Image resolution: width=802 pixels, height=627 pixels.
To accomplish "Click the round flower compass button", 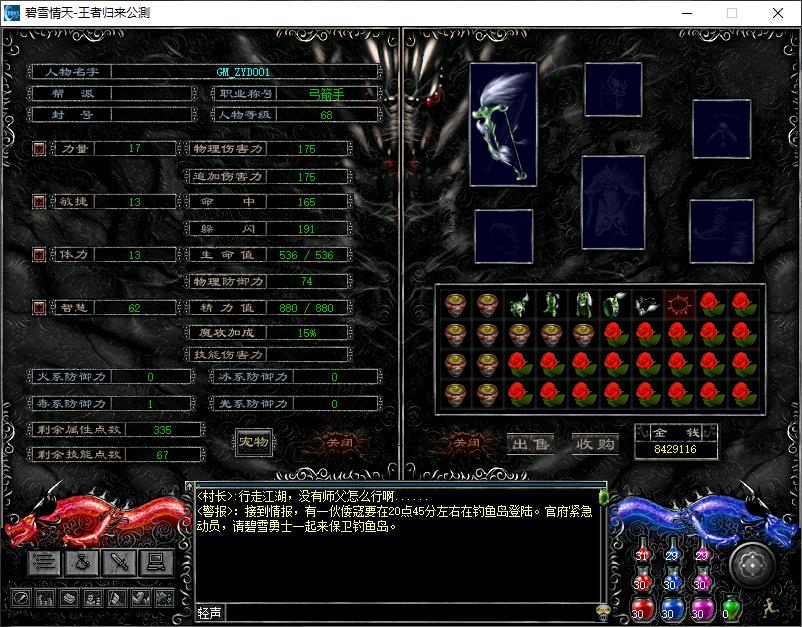I will [x=751, y=564].
